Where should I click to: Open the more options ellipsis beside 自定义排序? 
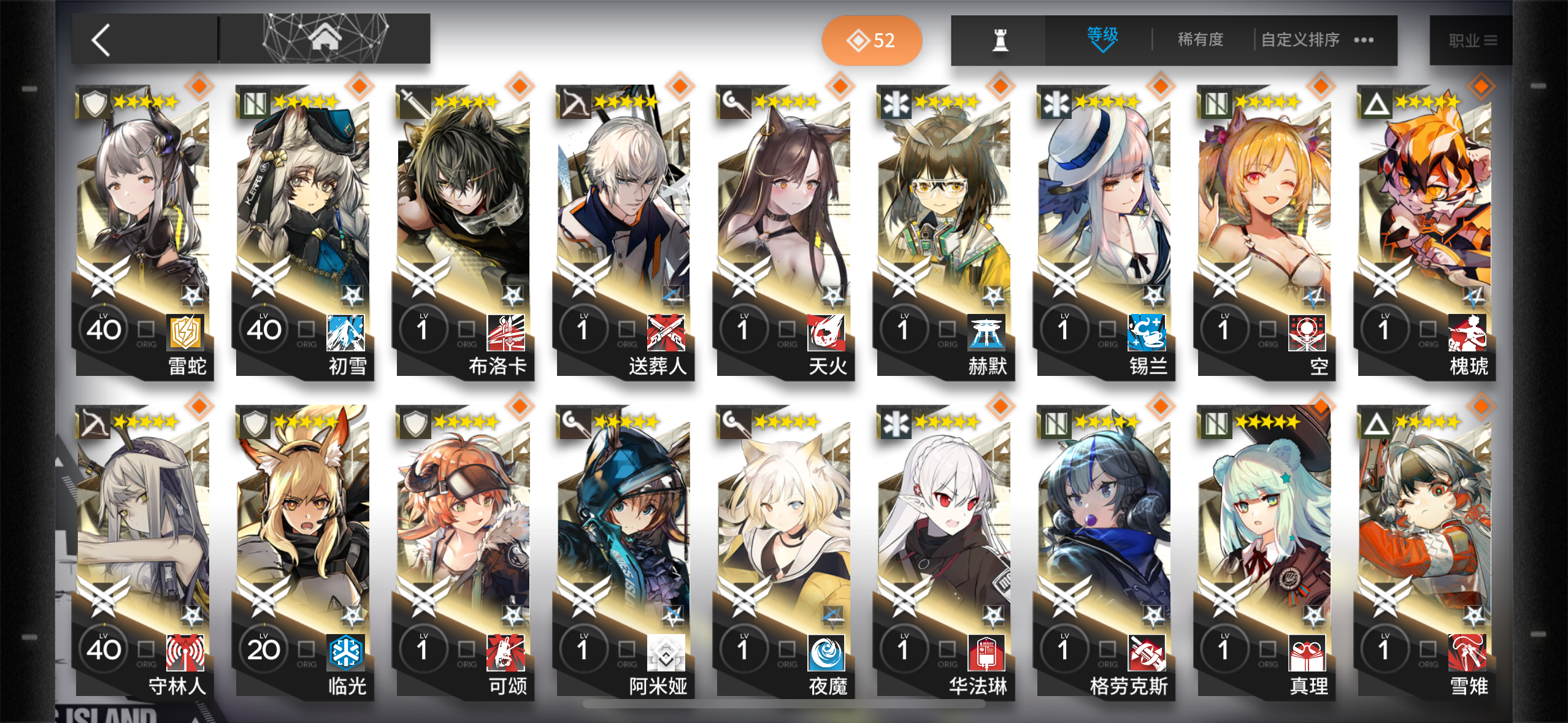[x=1363, y=39]
